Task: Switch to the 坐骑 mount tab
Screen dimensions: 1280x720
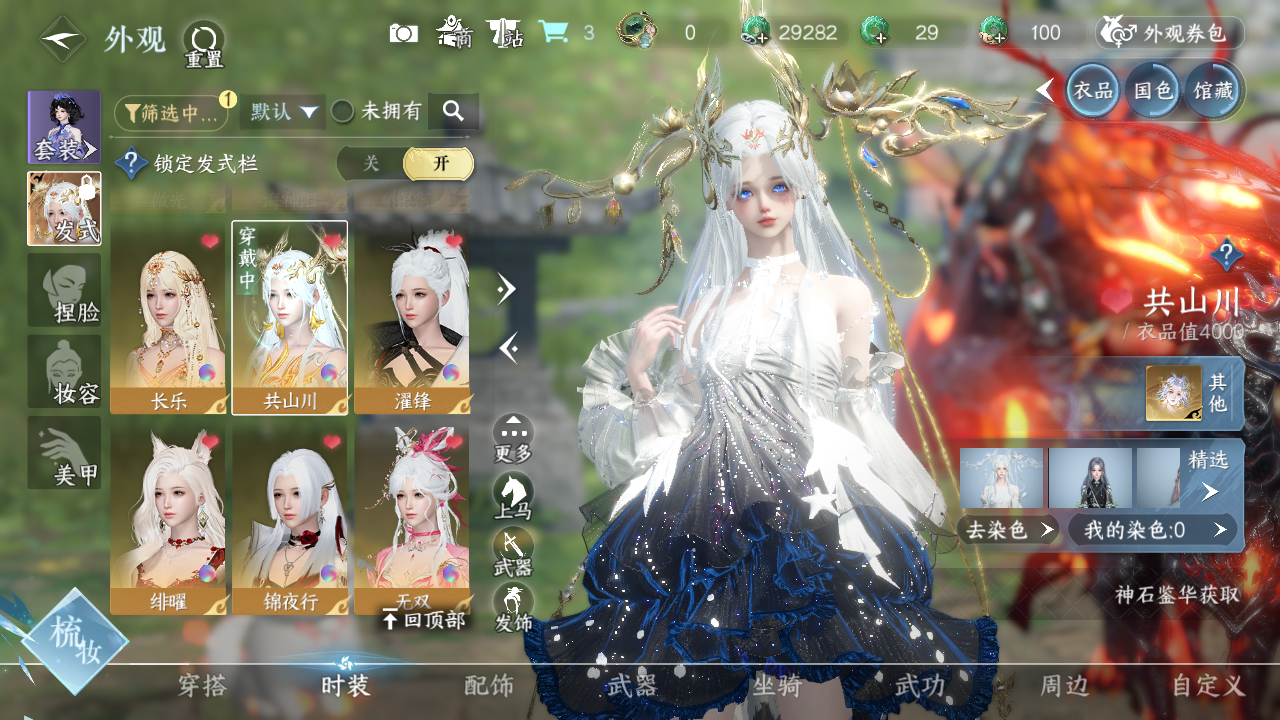Action: (777, 685)
